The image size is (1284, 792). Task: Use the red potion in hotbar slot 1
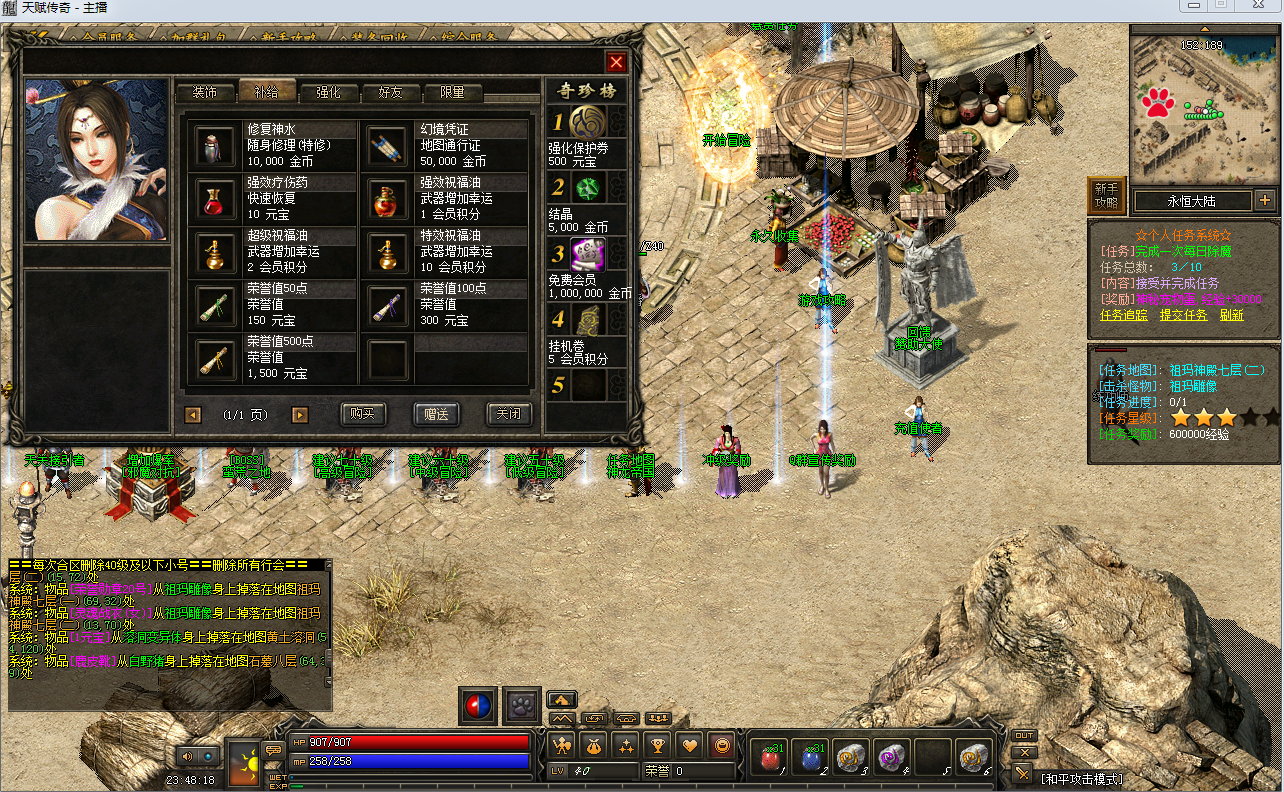(770, 759)
